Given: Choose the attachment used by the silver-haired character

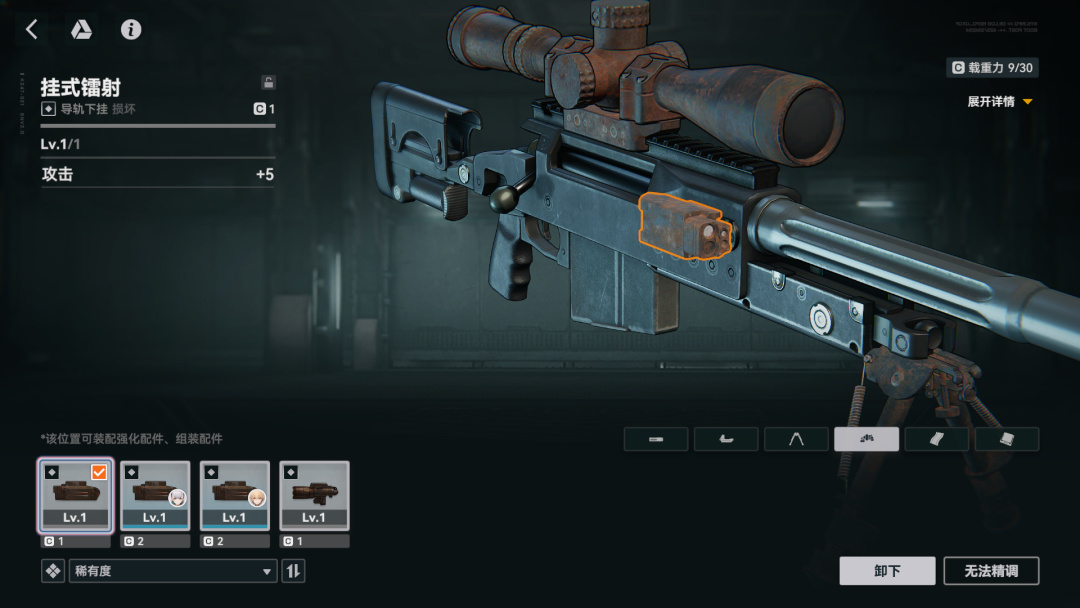Looking at the screenshot, I should tap(155, 495).
